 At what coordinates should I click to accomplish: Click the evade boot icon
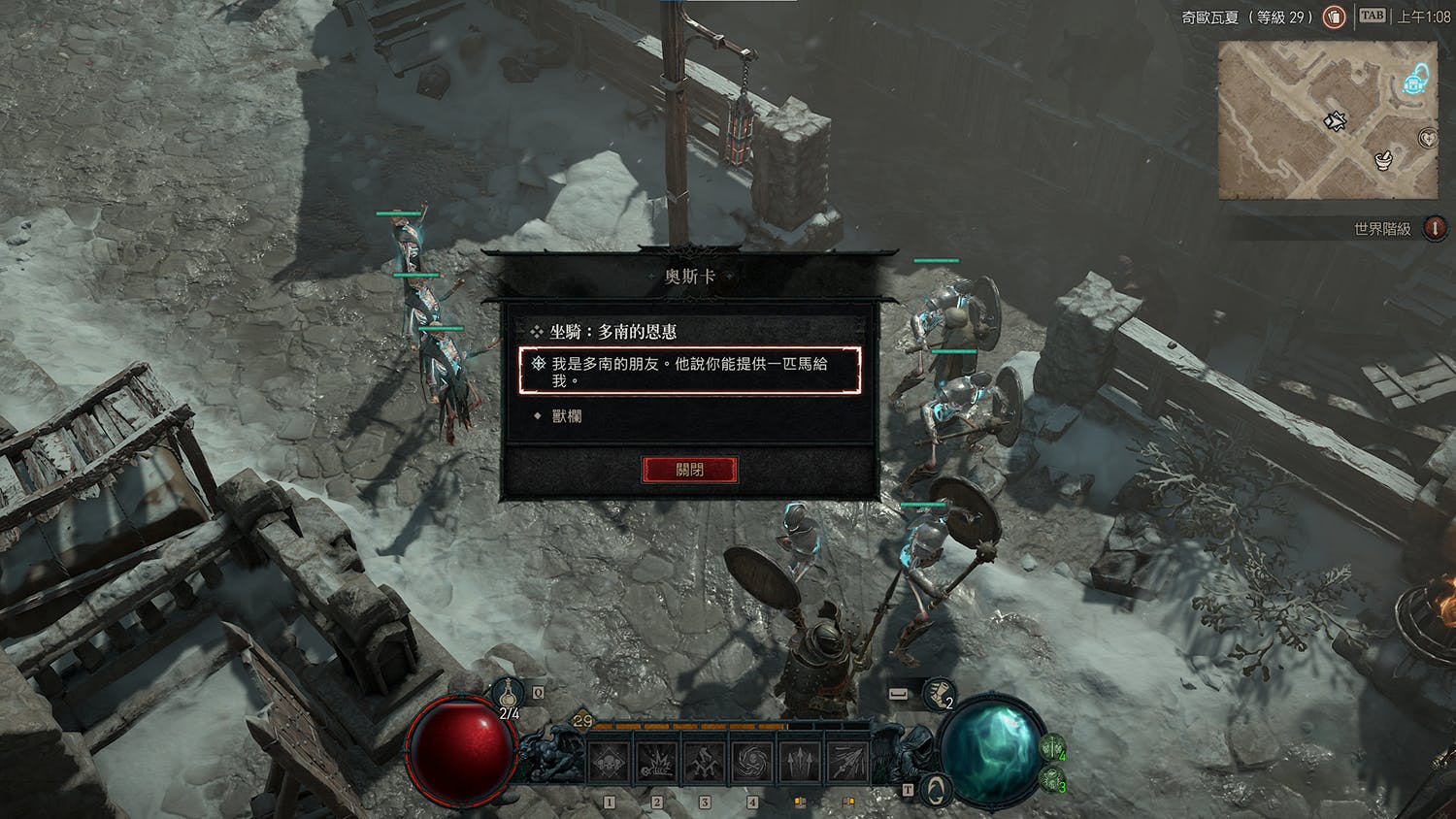pyautogui.click(x=937, y=694)
